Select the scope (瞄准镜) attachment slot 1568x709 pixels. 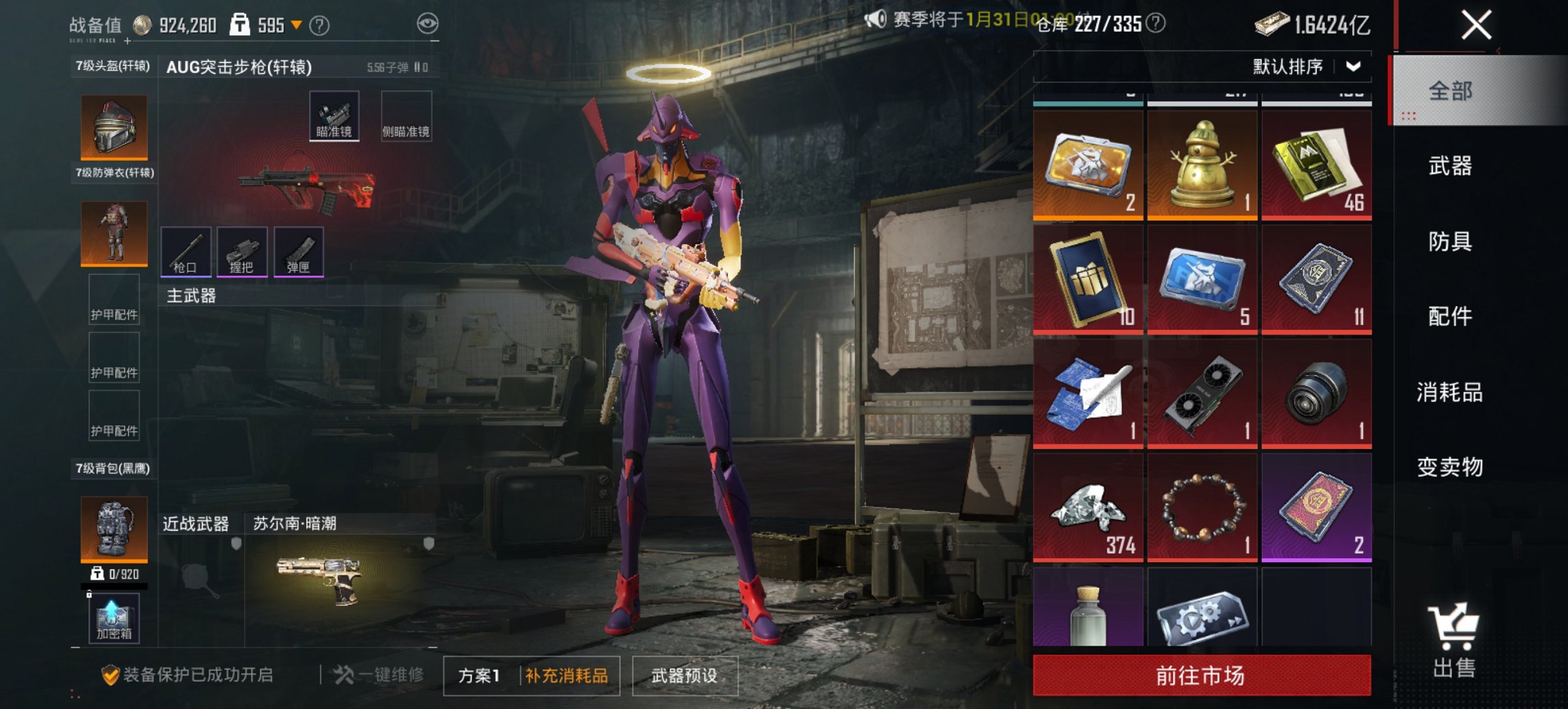click(335, 115)
